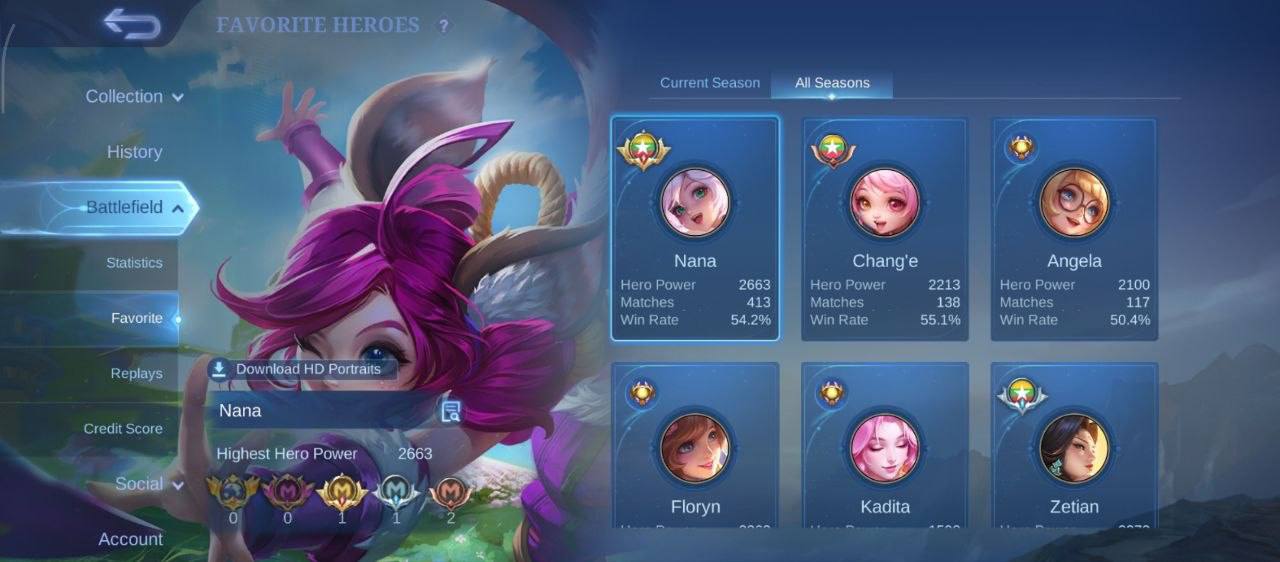Screen dimensions: 1280x562
Task: View the Credit Score page
Action: (x=123, y=428)
